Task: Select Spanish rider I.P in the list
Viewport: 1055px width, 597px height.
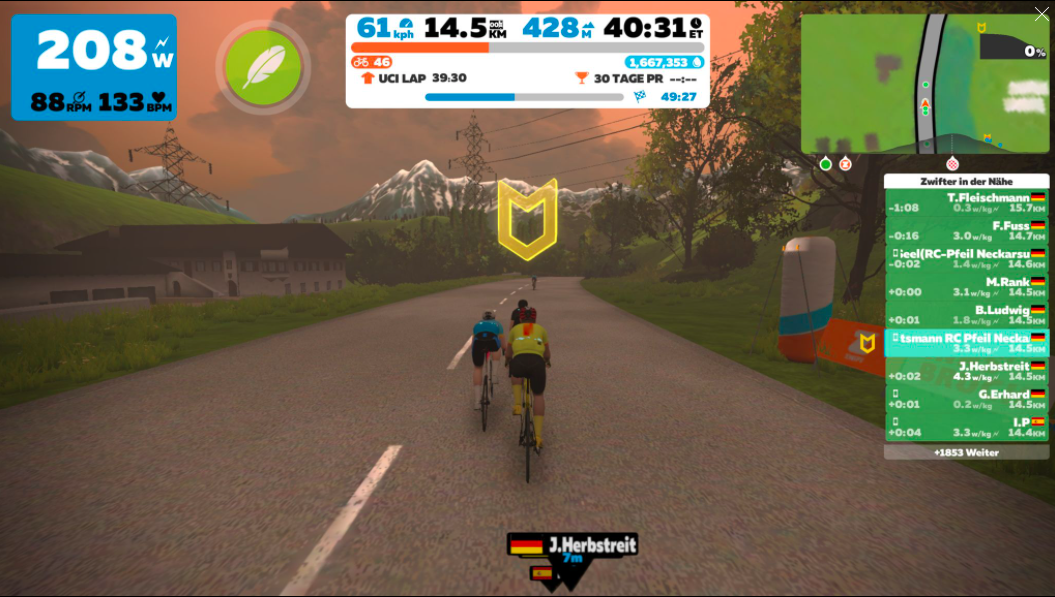Action: [x=966, y=427]
